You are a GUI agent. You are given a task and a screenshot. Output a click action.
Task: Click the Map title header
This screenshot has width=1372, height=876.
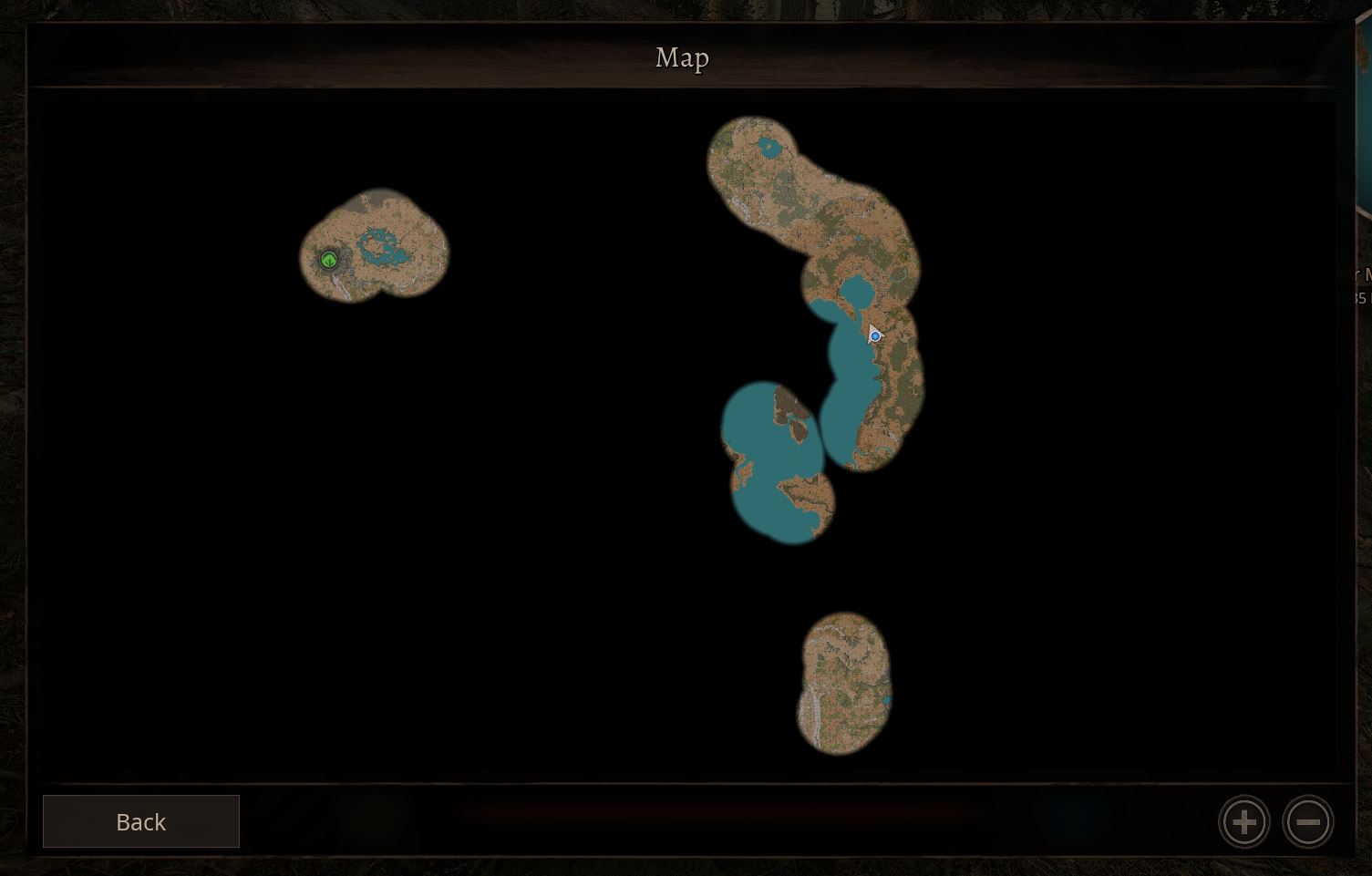coord(680,57)
